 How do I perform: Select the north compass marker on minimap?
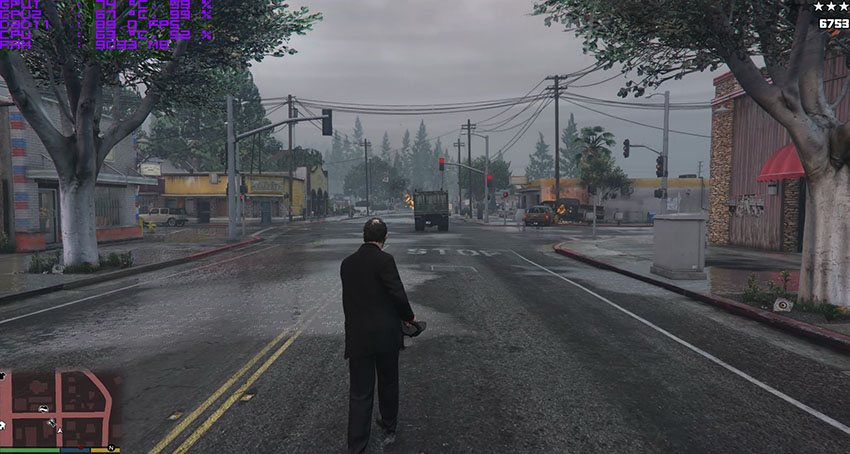click(x=111, y=447)
